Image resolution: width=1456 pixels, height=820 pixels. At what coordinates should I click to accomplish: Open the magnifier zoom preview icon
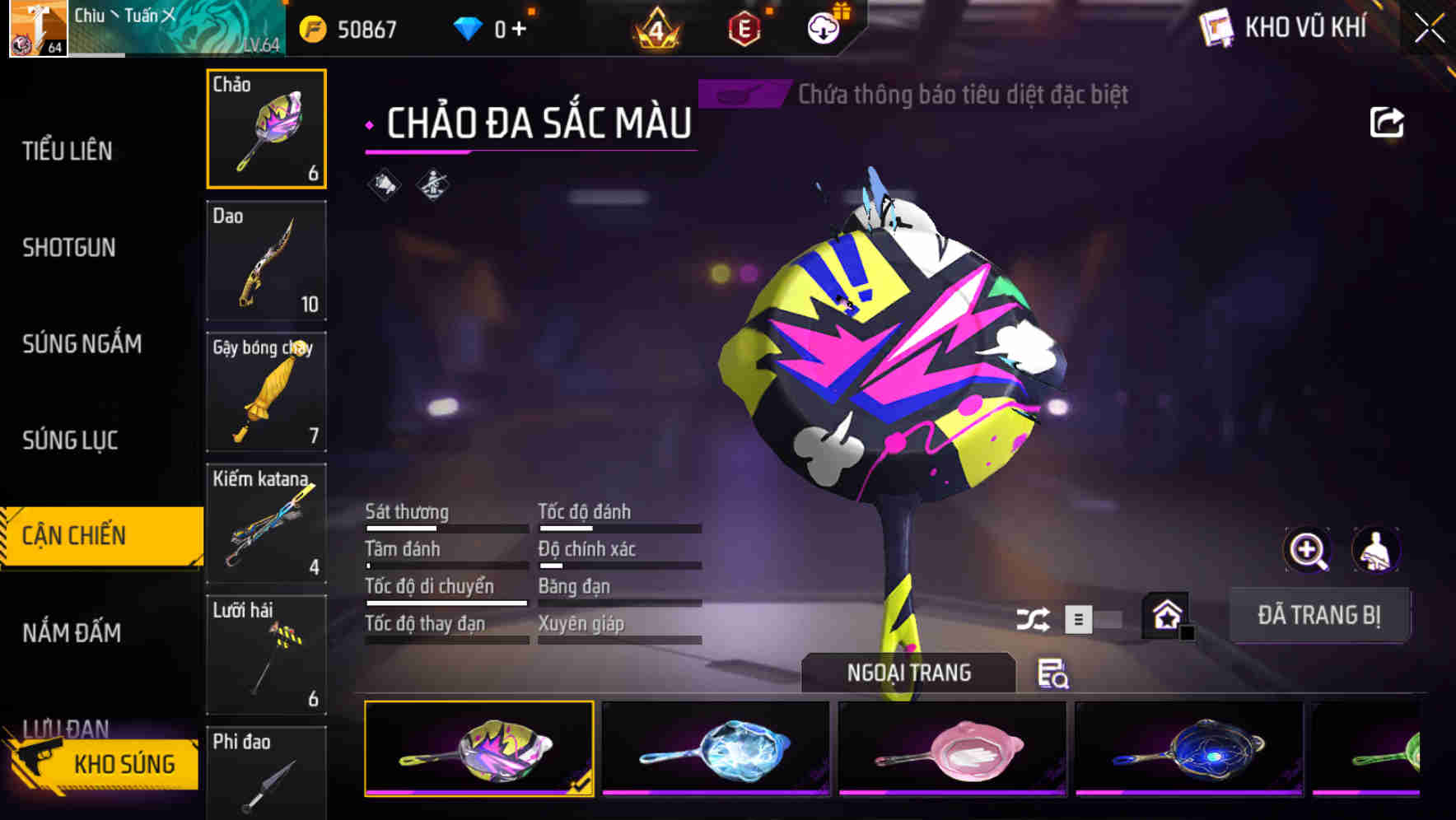click(1307, 550)
